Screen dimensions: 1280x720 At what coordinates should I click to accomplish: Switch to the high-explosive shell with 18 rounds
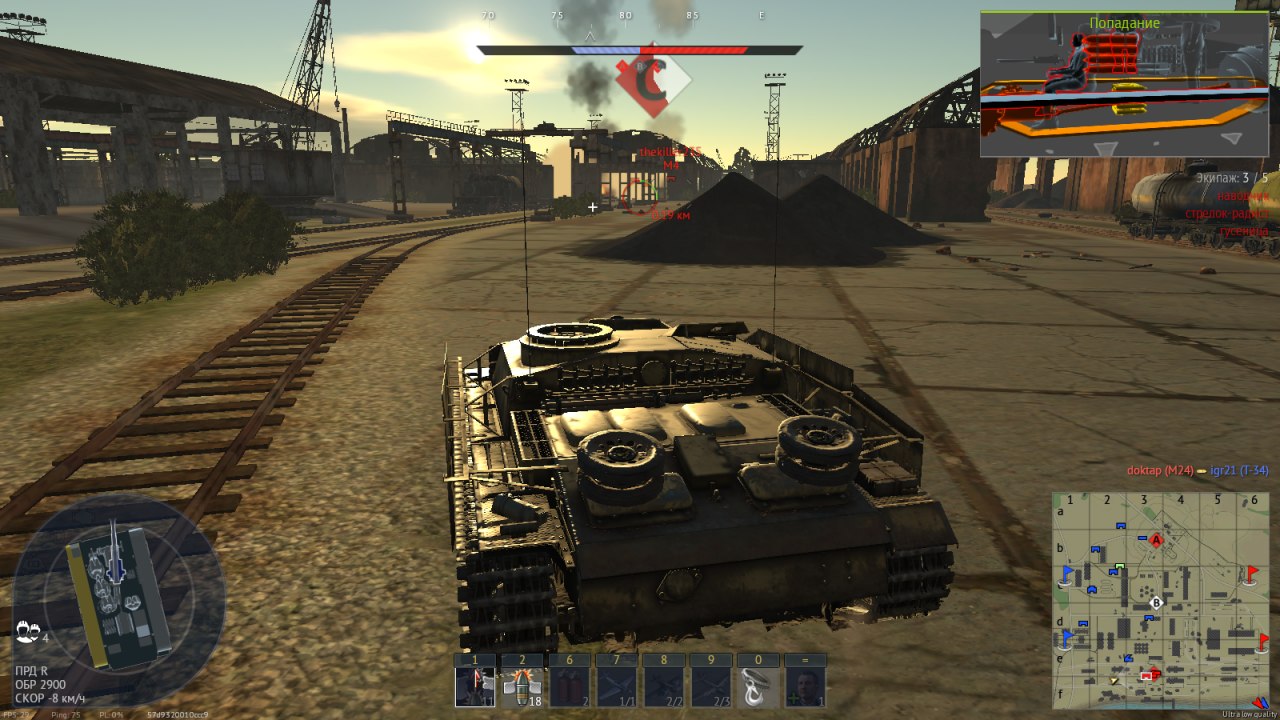521,687
